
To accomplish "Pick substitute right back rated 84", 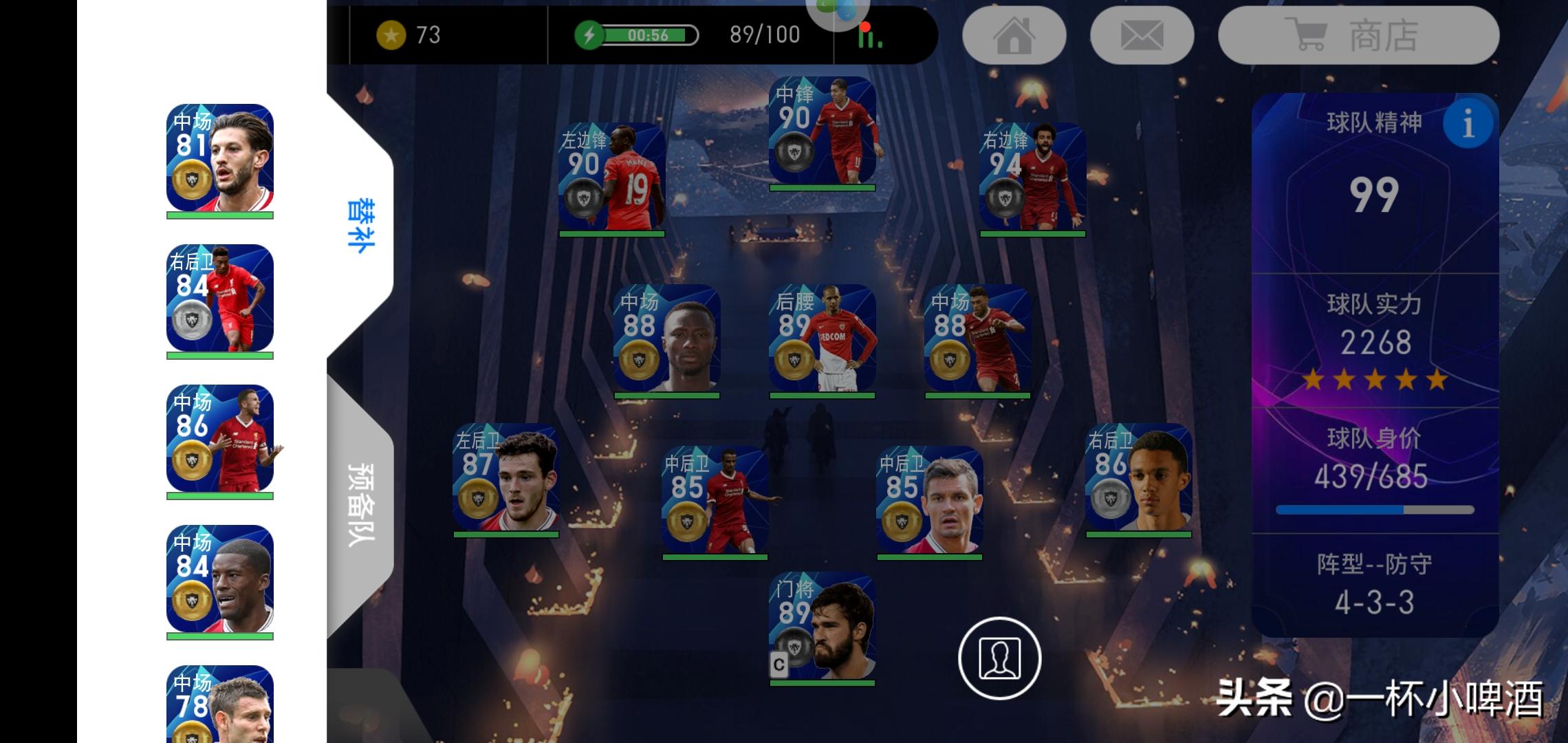I will click(220, 299).
